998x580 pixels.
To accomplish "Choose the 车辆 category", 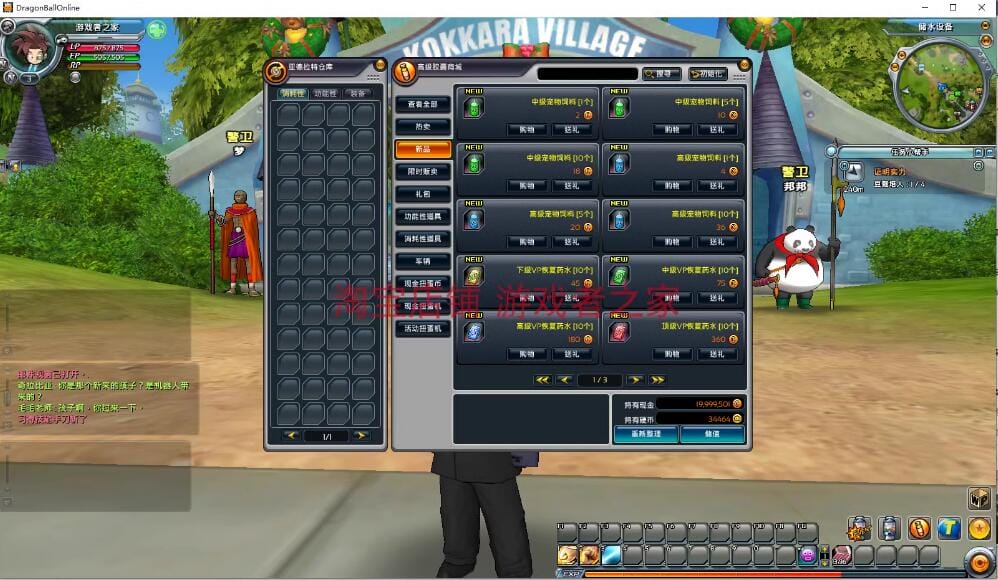I will (422, 261).
